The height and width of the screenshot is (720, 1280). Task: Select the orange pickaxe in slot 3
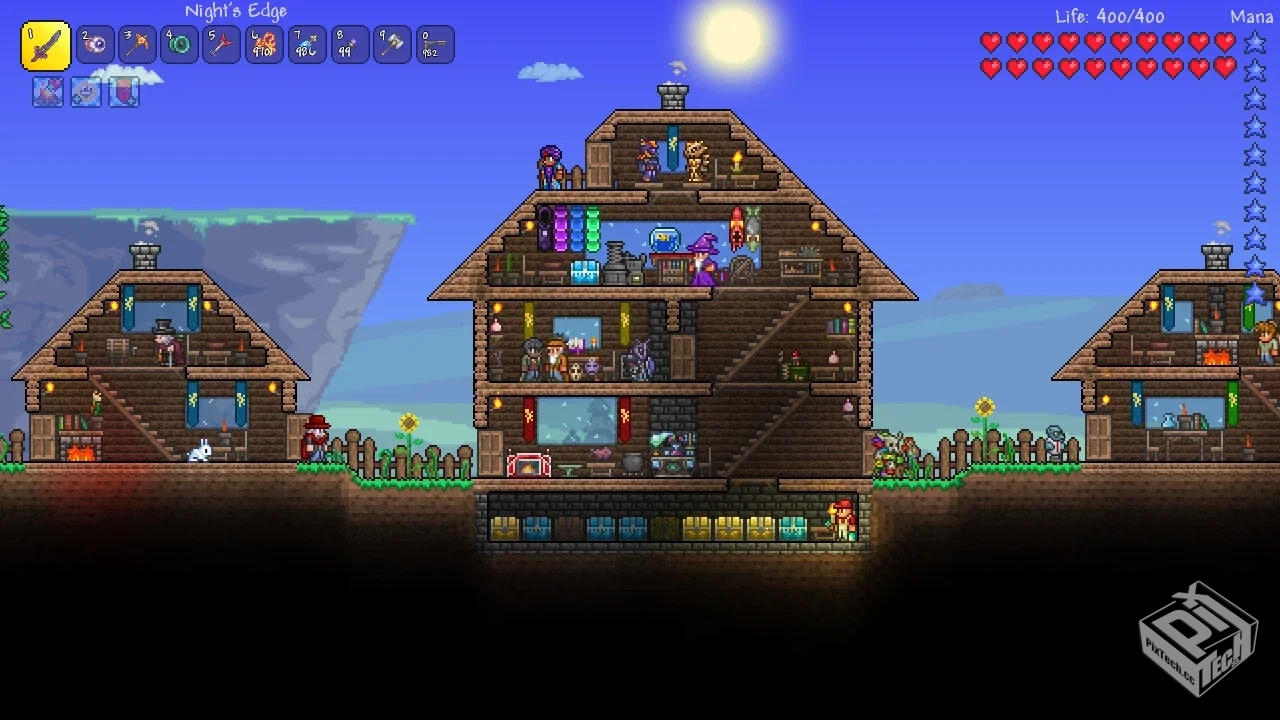(138, 45)
